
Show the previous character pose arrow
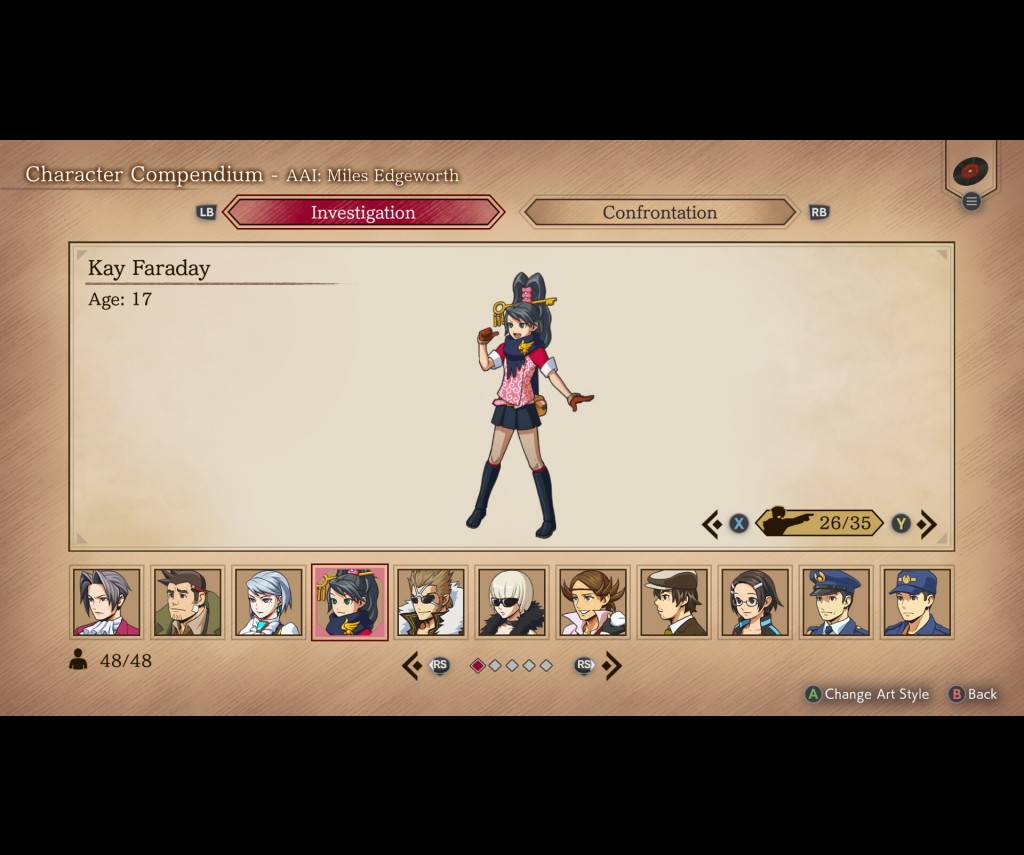712,523
